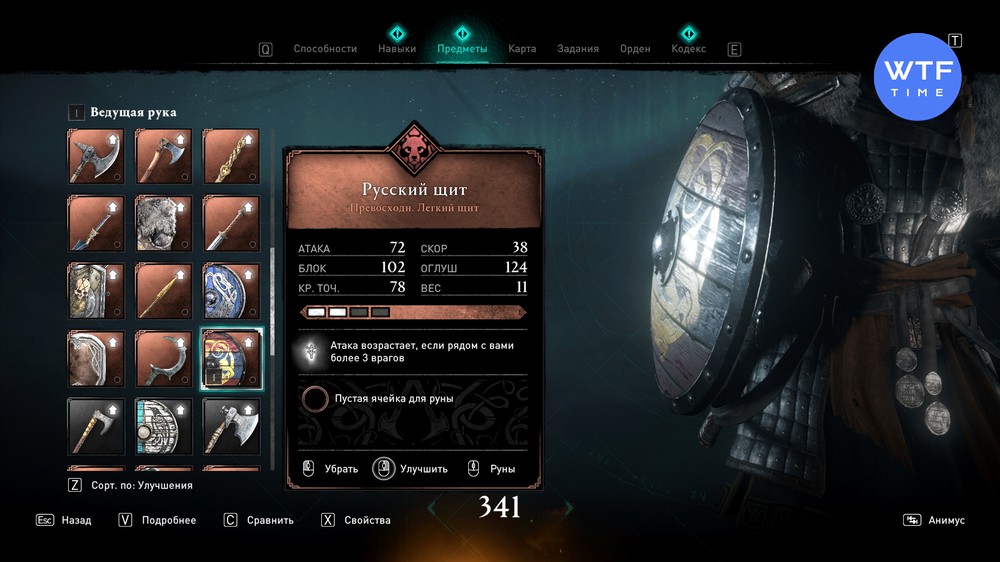Select the rectangular skull shield slot
The image size is (1000, 562).
[96, 291]
